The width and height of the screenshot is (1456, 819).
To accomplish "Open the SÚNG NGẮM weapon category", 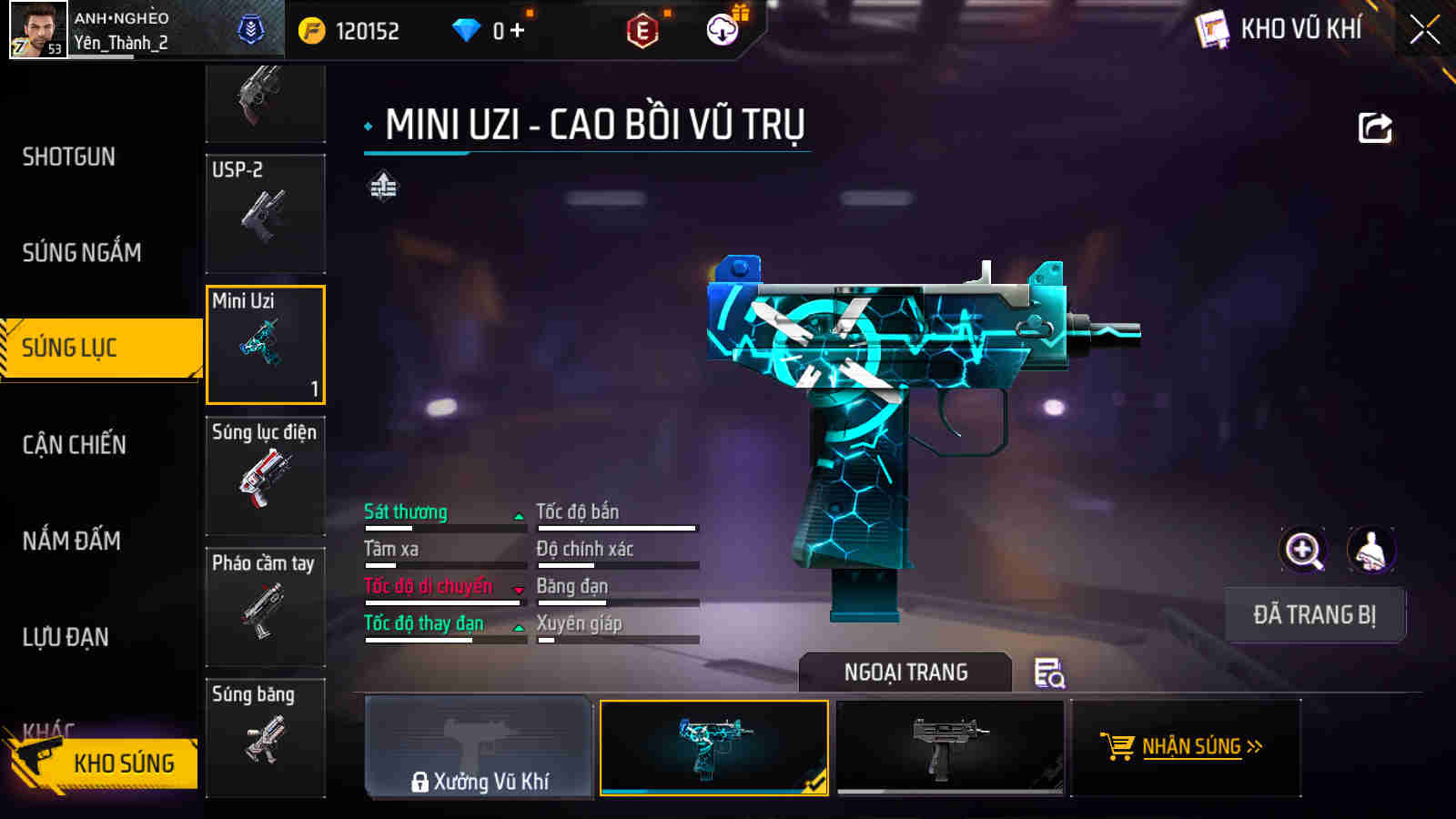I will click(x=82, y=252).
